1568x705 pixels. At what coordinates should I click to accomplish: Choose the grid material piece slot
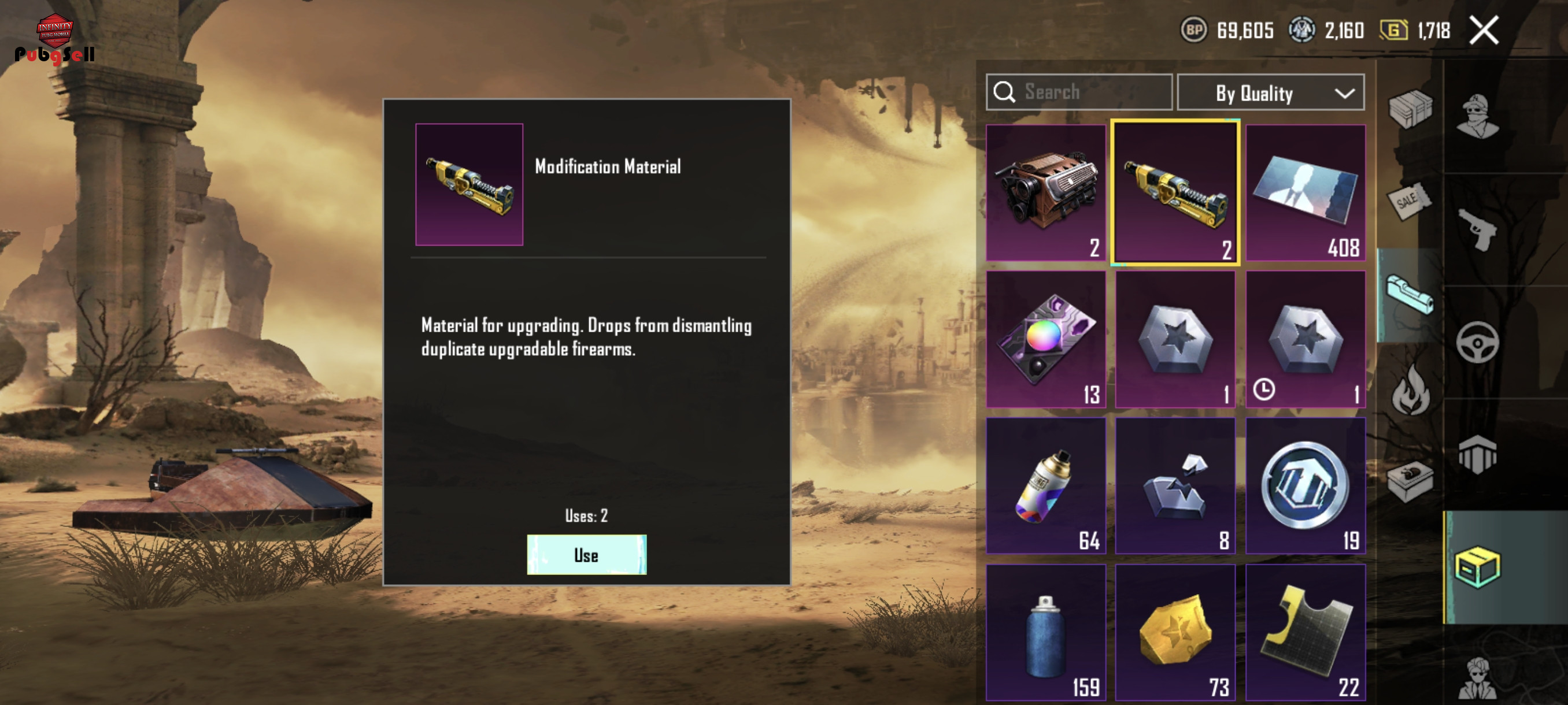[x=1305, y=633]
